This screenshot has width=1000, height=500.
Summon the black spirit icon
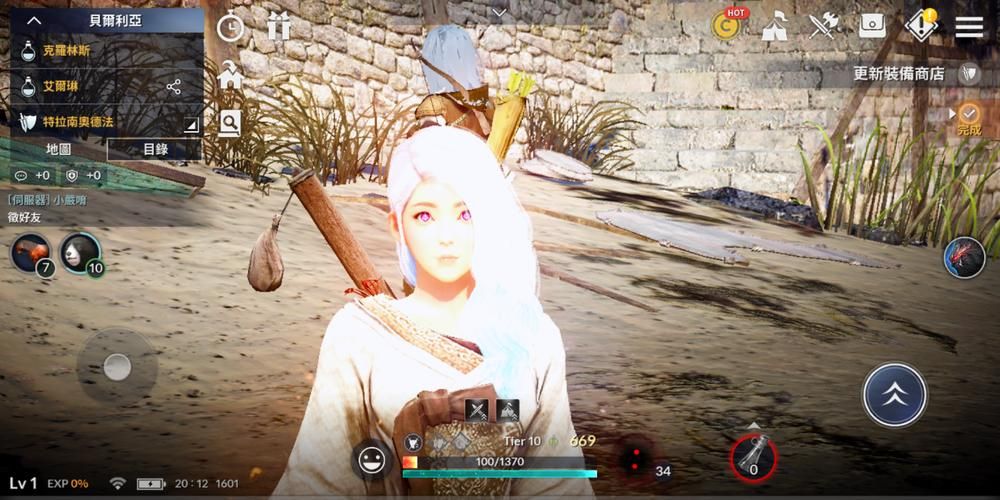tap(964, 258)
